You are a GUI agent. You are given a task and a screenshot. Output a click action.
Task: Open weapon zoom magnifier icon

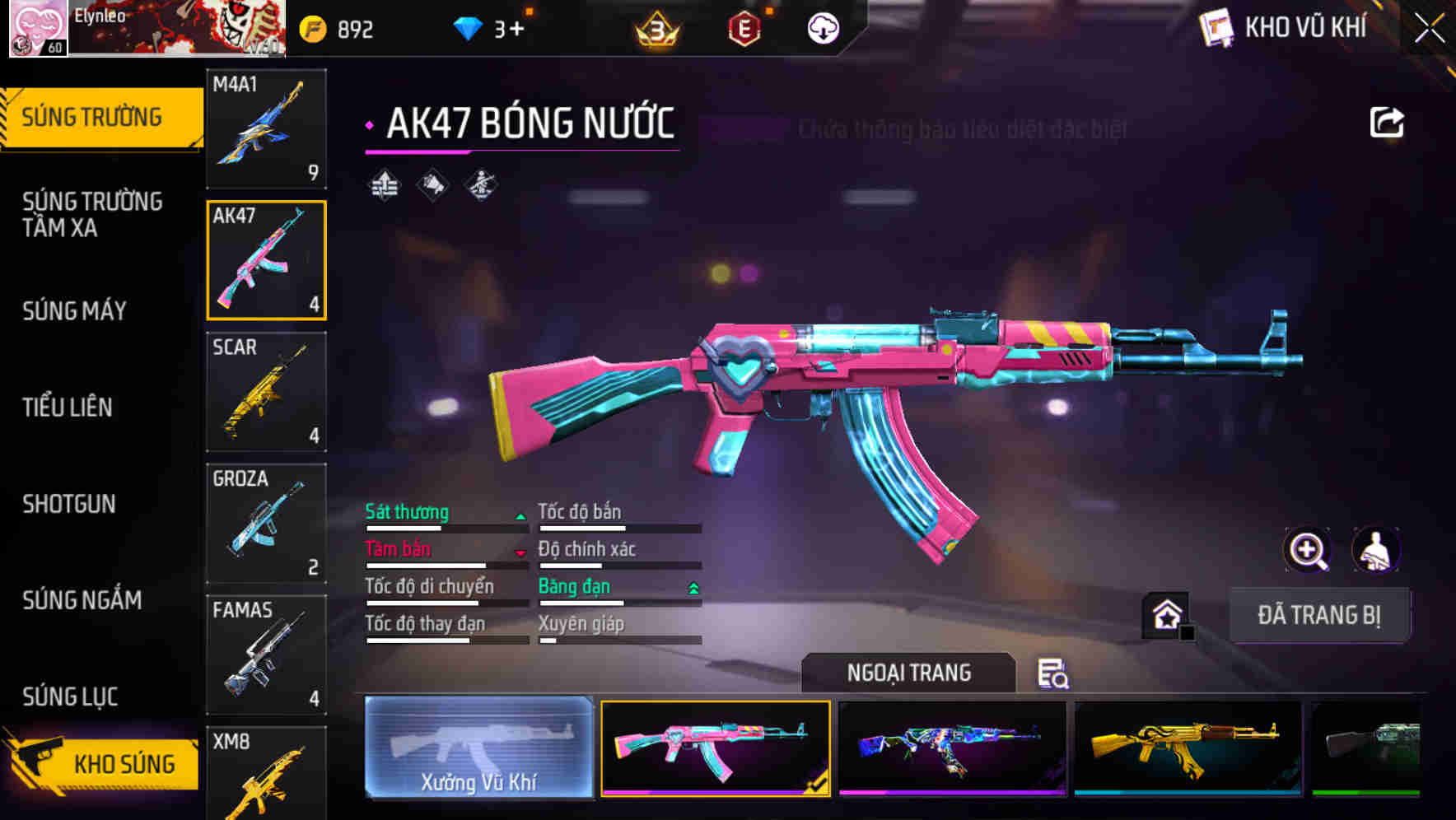pos(1307,550)
